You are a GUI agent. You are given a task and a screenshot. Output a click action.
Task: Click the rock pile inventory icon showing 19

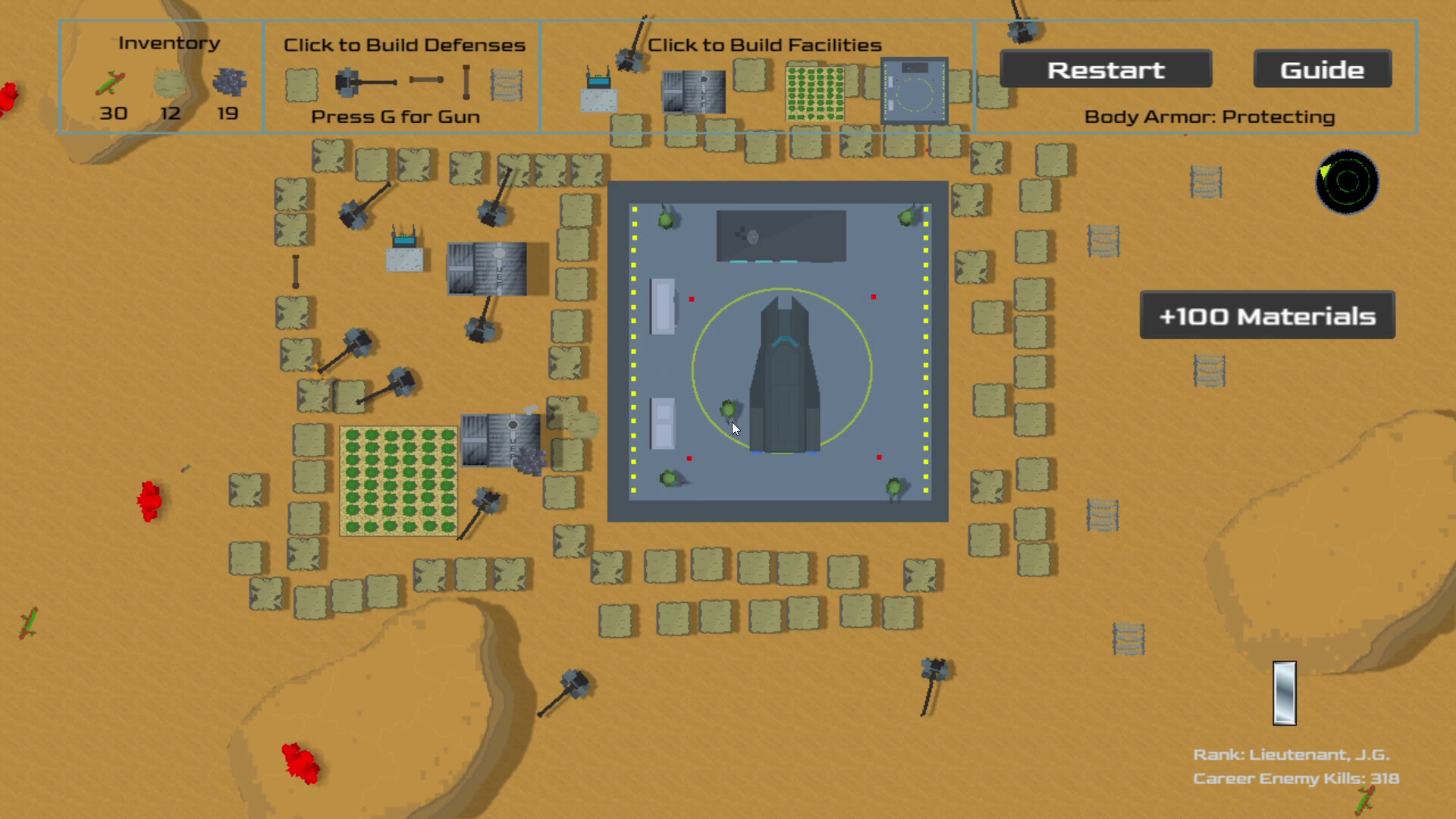tap(227, 83)
